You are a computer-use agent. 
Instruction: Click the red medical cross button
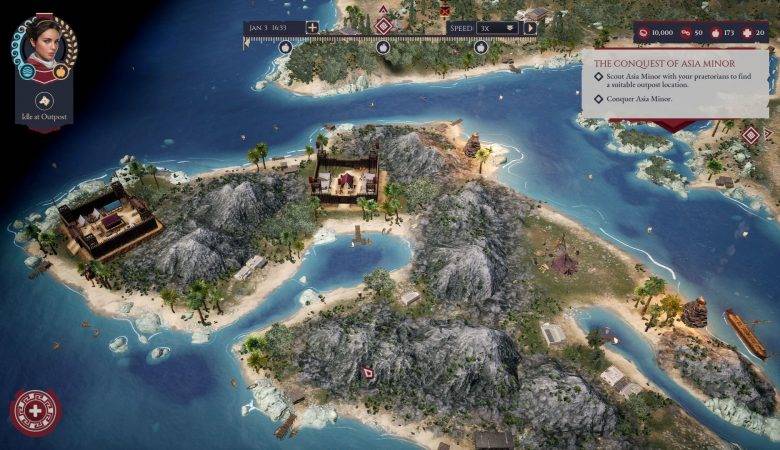35,412
